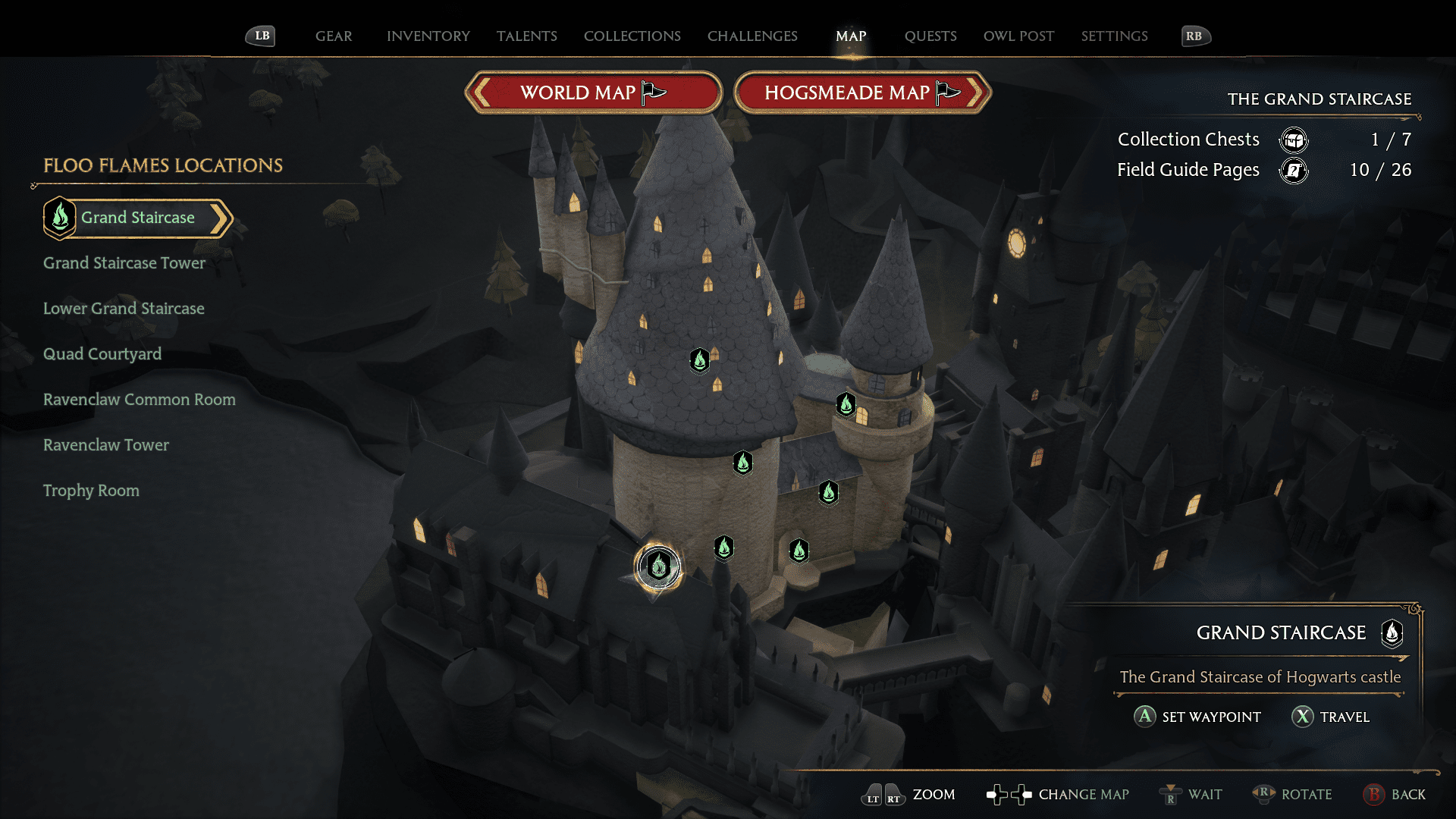The width and height of the screenshot is (1456, 819).
Task: Select Ravenclaw Tower from Floo list
Action: tap(106, 445)
